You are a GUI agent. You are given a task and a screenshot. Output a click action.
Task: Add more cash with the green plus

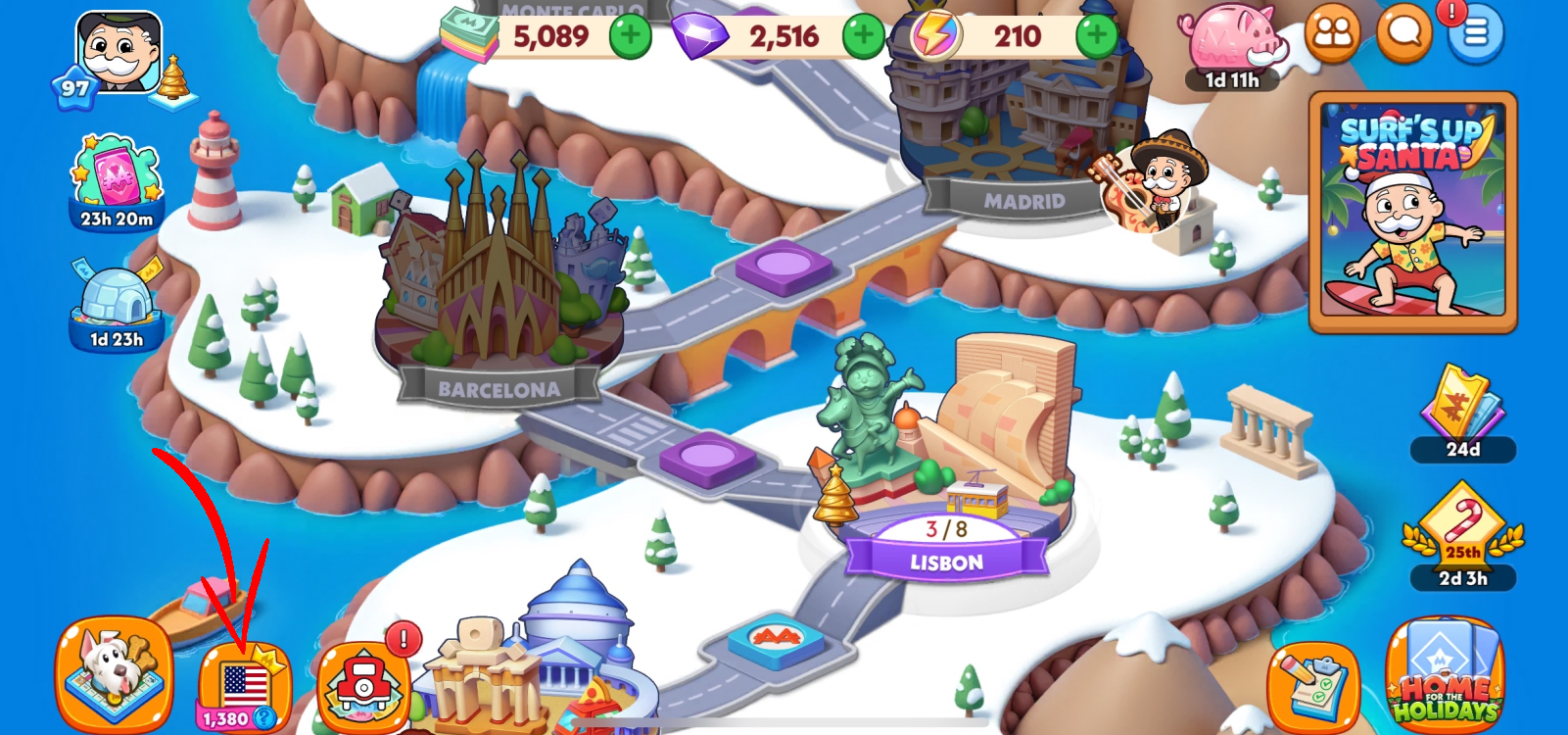tap(630, 37)
